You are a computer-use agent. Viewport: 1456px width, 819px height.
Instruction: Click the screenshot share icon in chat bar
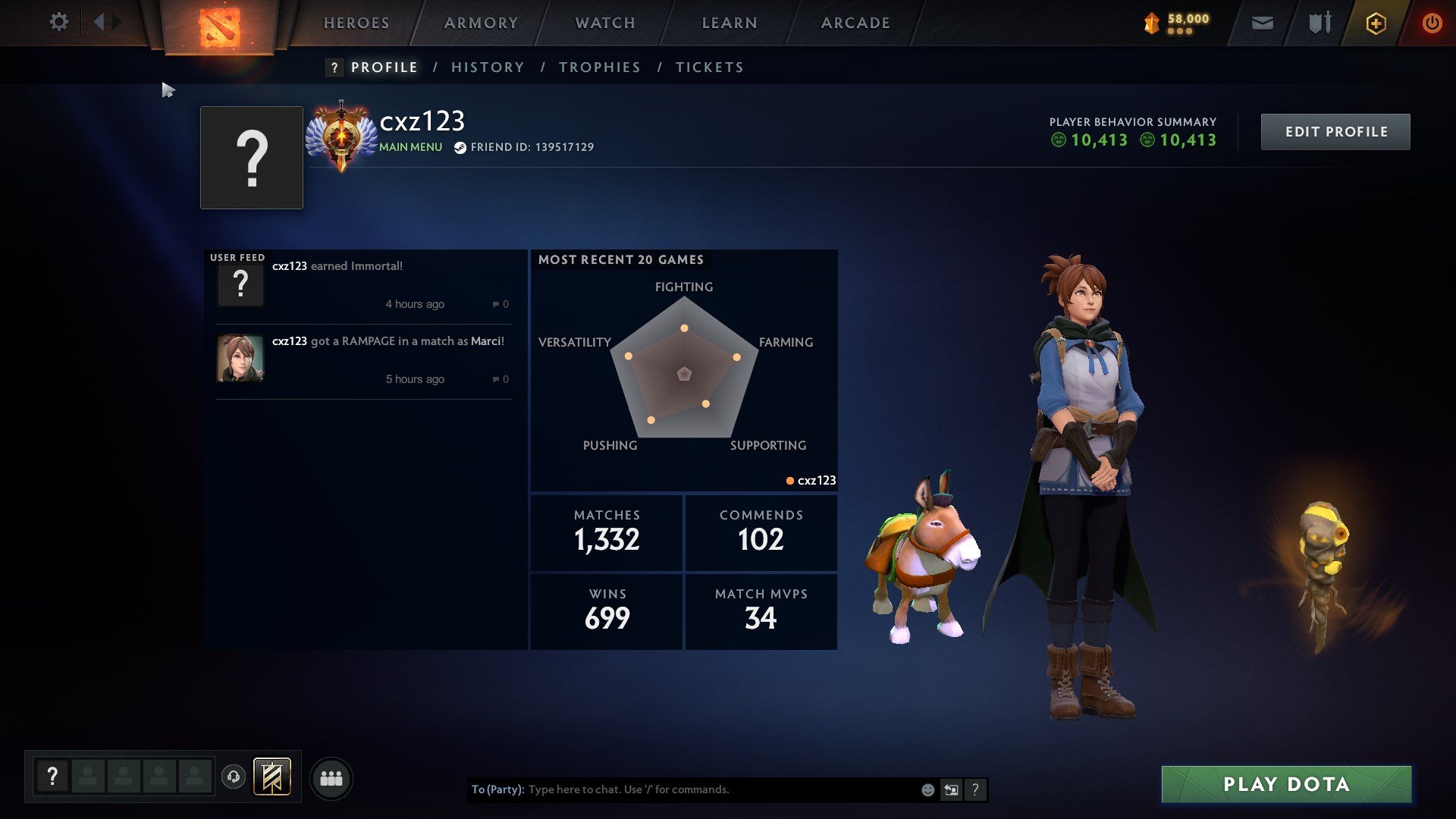pos(951,789)
